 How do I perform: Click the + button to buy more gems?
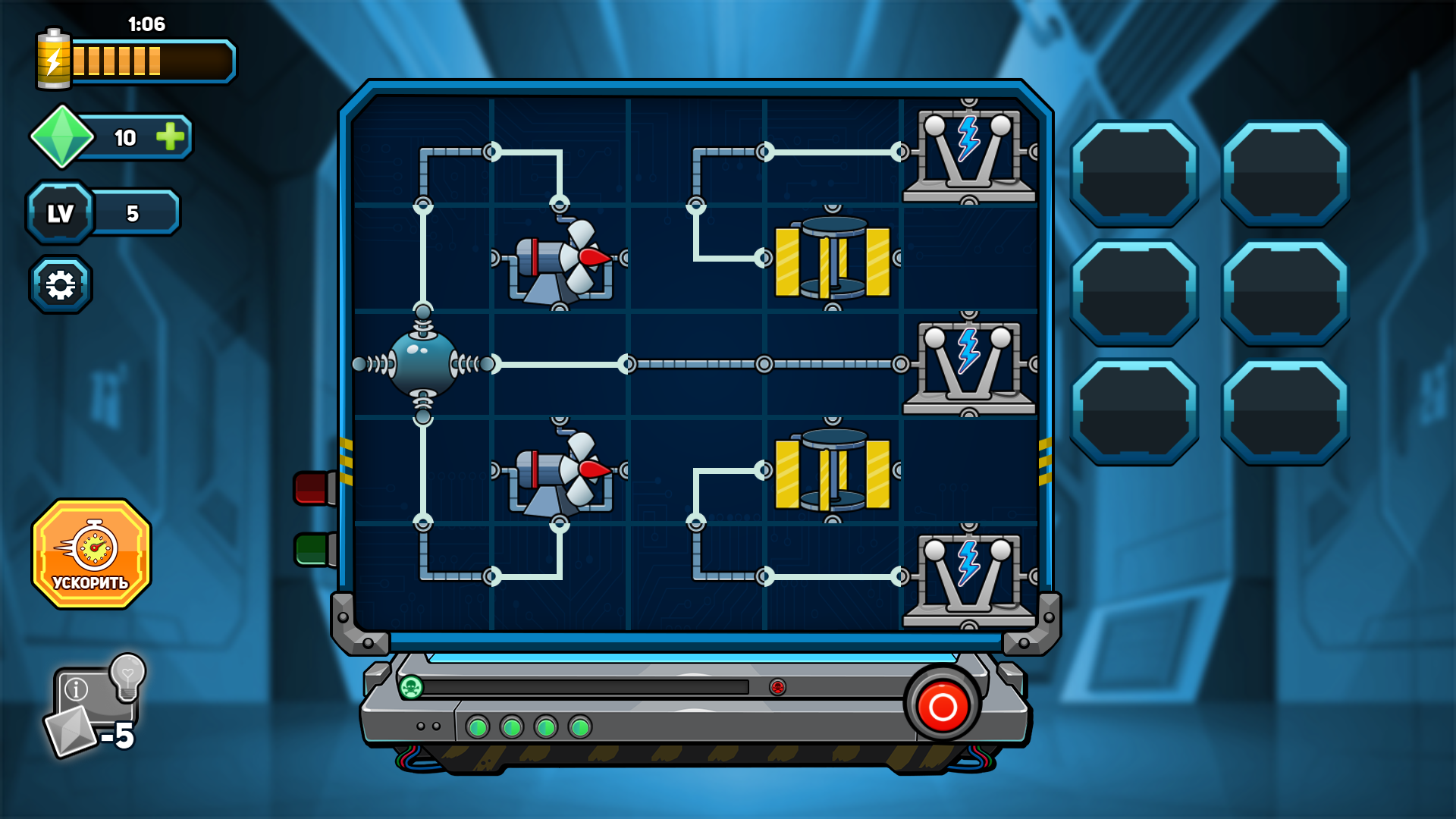pos(168,137)
